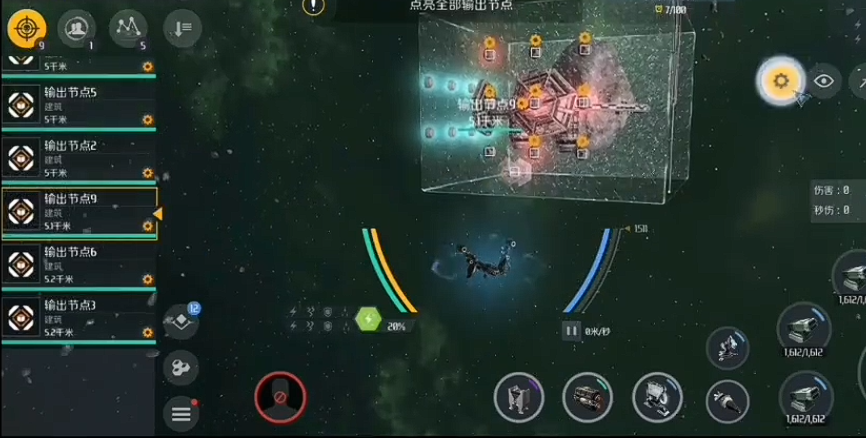Switch to the people overview tab
Image resolution: width=866 pixels, height=438 pixels.
click(x=77, y=28)
